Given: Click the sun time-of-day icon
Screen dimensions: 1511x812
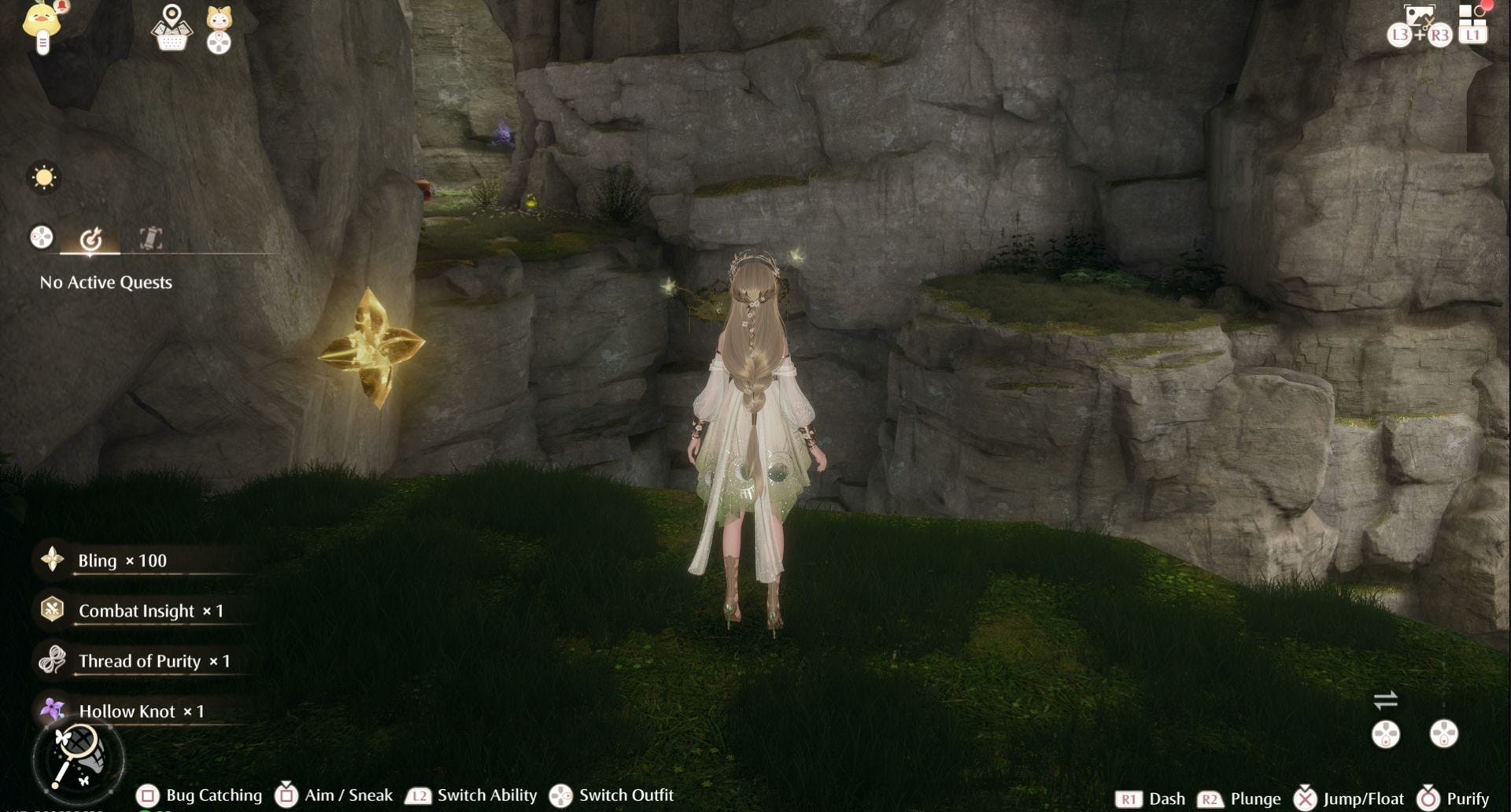Looking at the screenshot, I should click(x=44, y=177).
